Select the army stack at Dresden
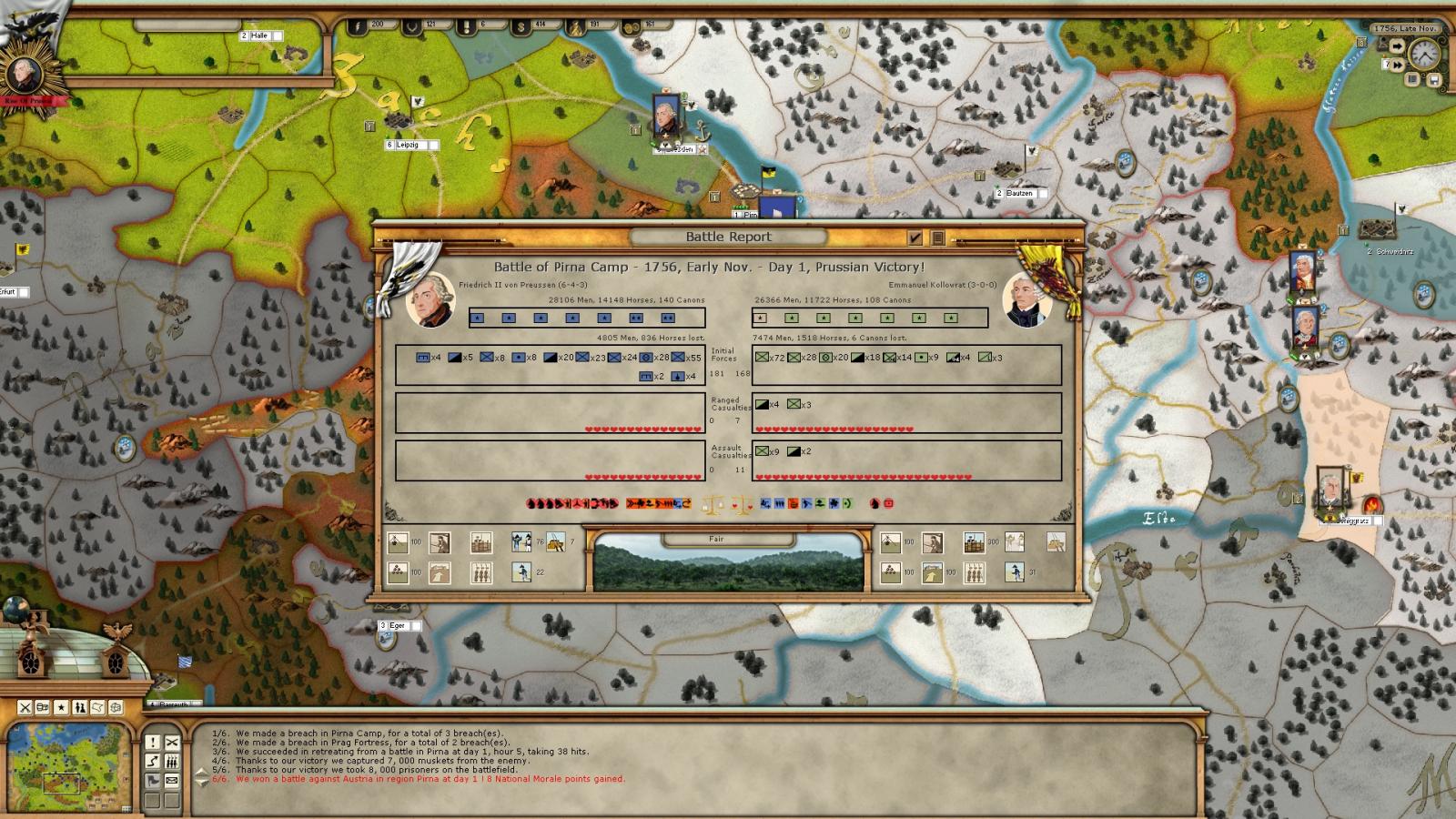 tap(666, 118)
